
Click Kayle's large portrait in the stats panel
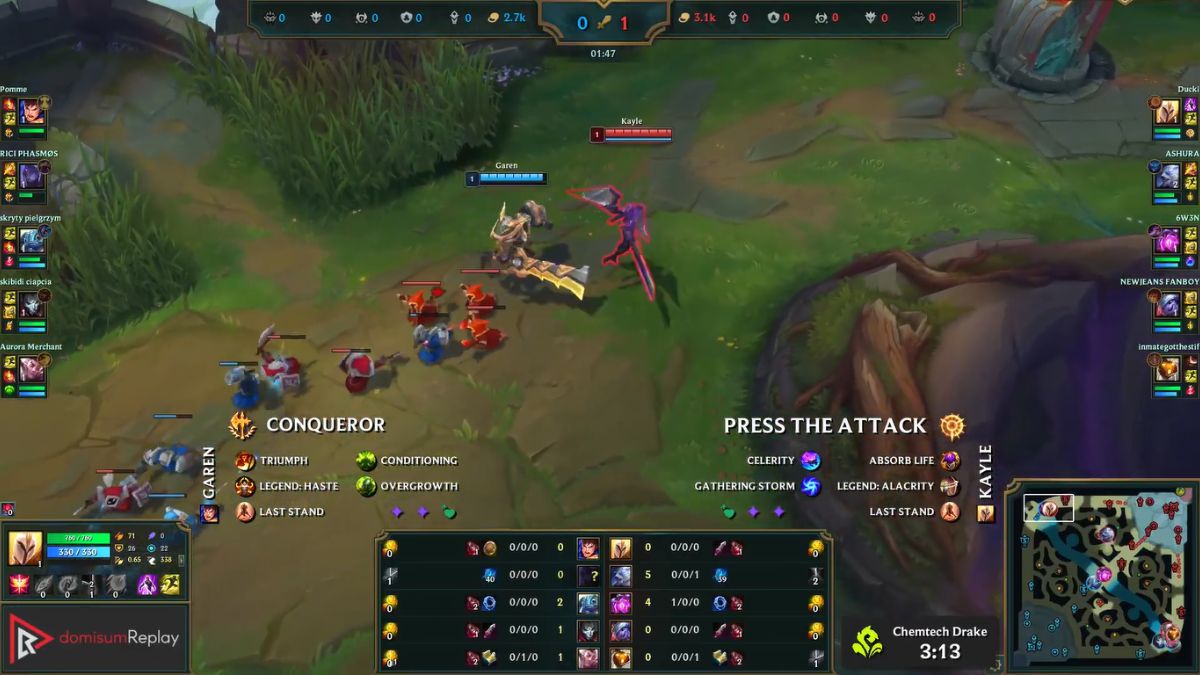click(25, 549)
